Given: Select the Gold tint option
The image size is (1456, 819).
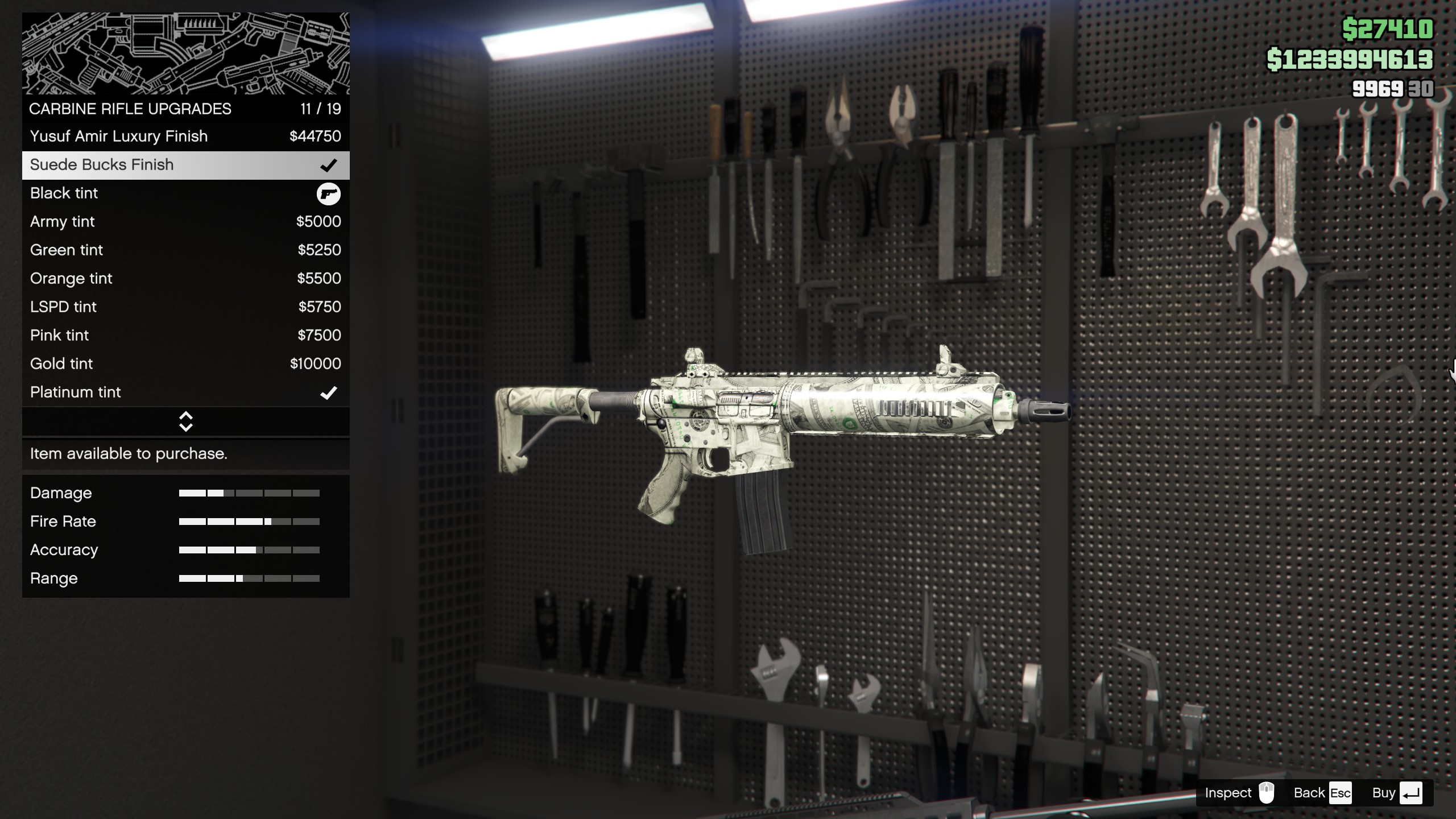Looking at the screenshot, I should (185, 364).
